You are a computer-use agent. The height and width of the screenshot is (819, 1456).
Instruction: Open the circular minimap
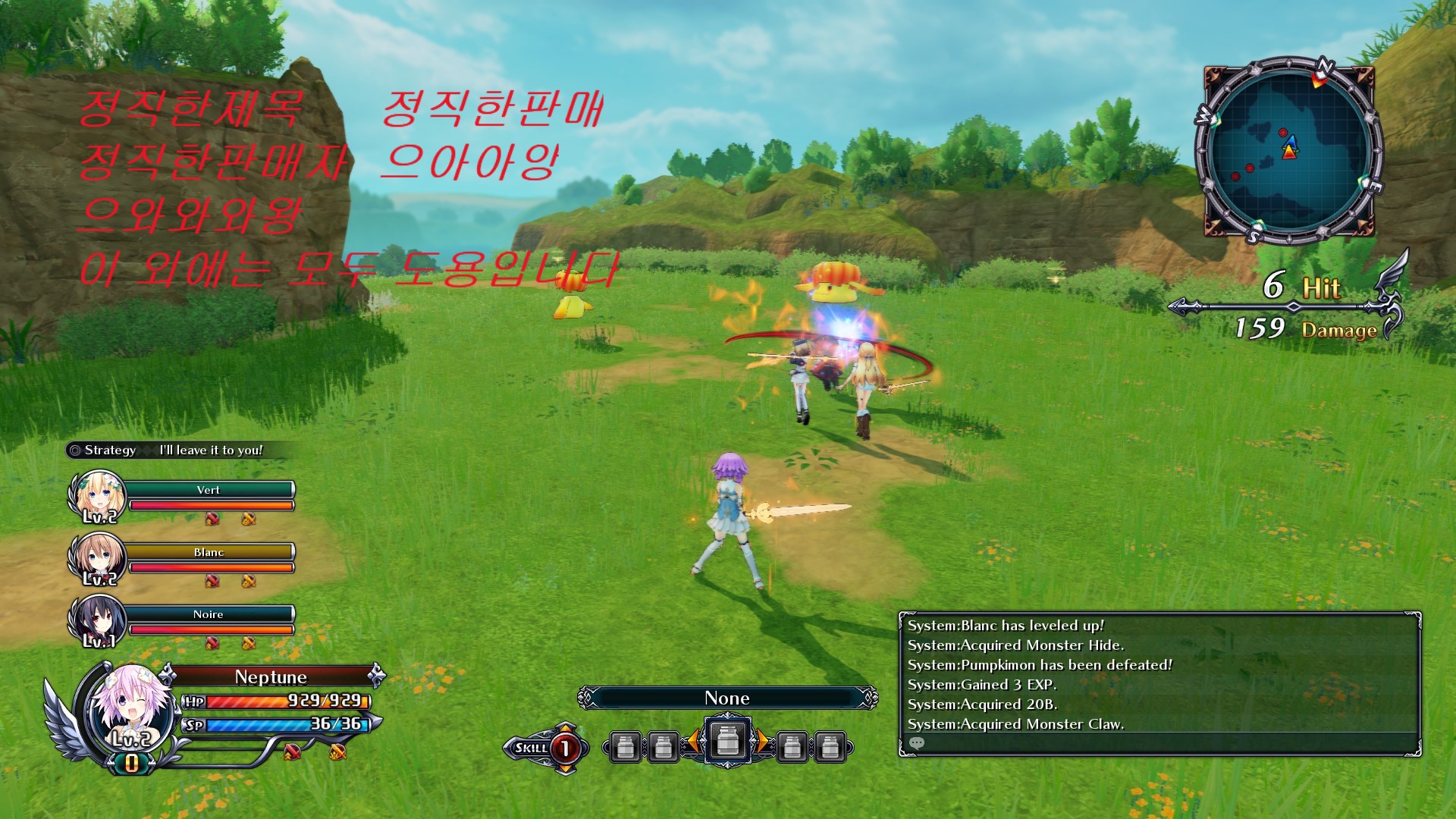pyautogui.click(x=1289, y=150)
